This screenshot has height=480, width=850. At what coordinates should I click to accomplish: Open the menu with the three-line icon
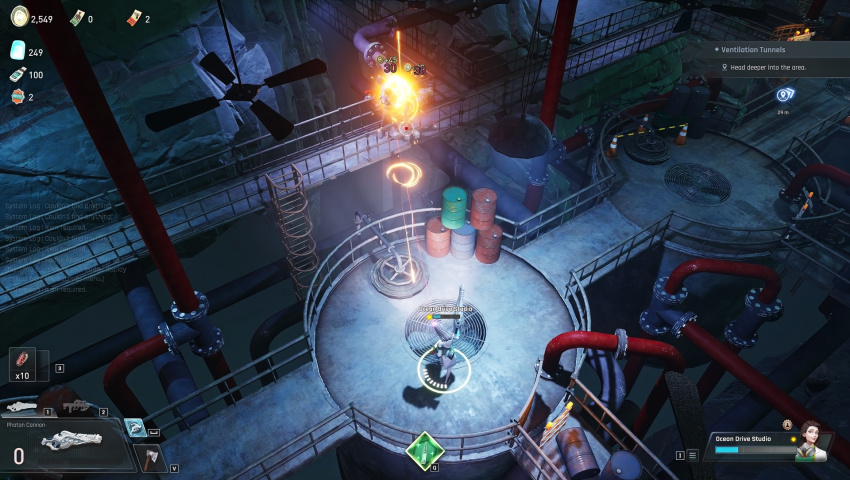pos(692,455)
